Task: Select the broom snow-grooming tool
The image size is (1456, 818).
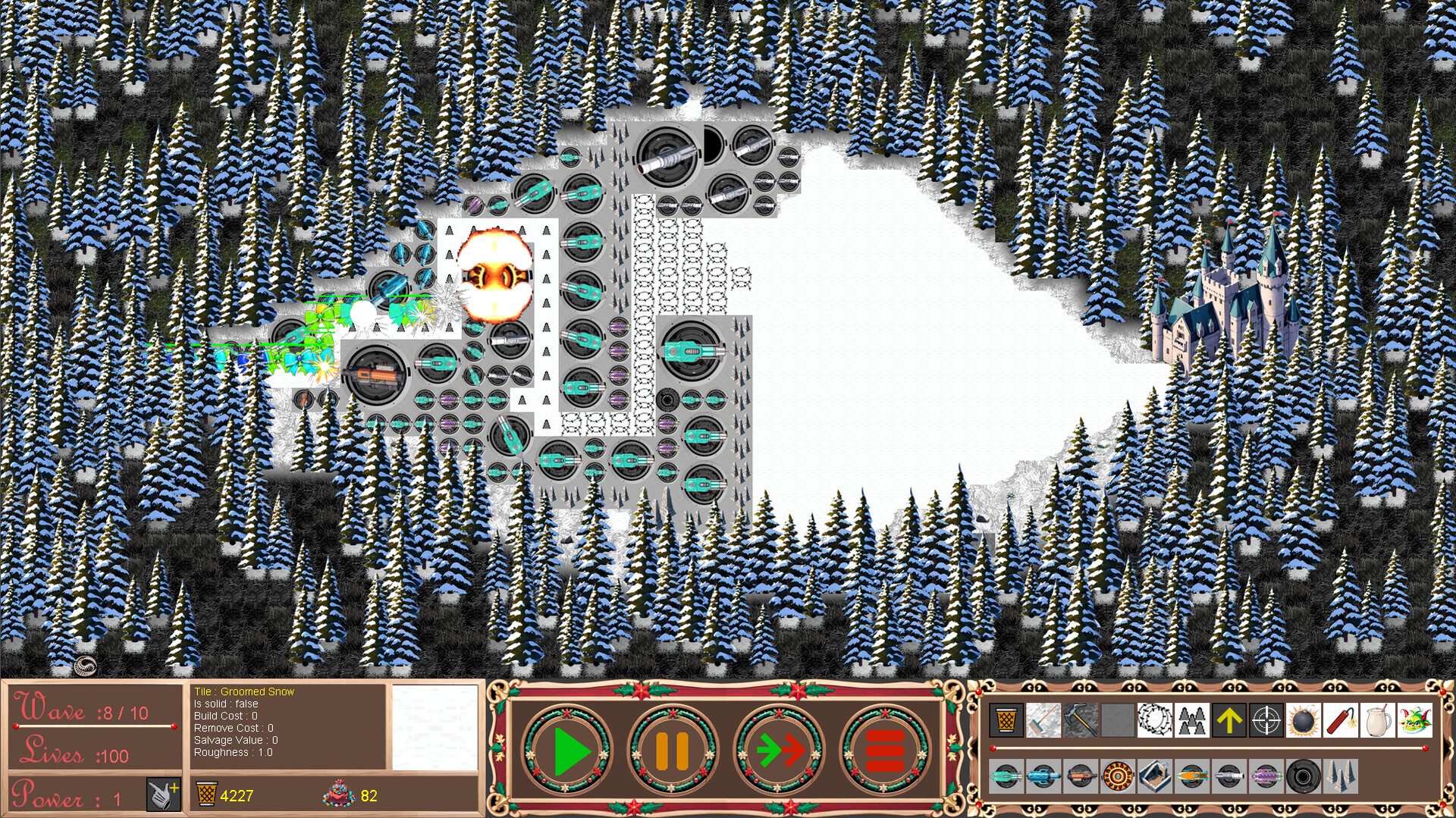Action: click(1043, 720)
